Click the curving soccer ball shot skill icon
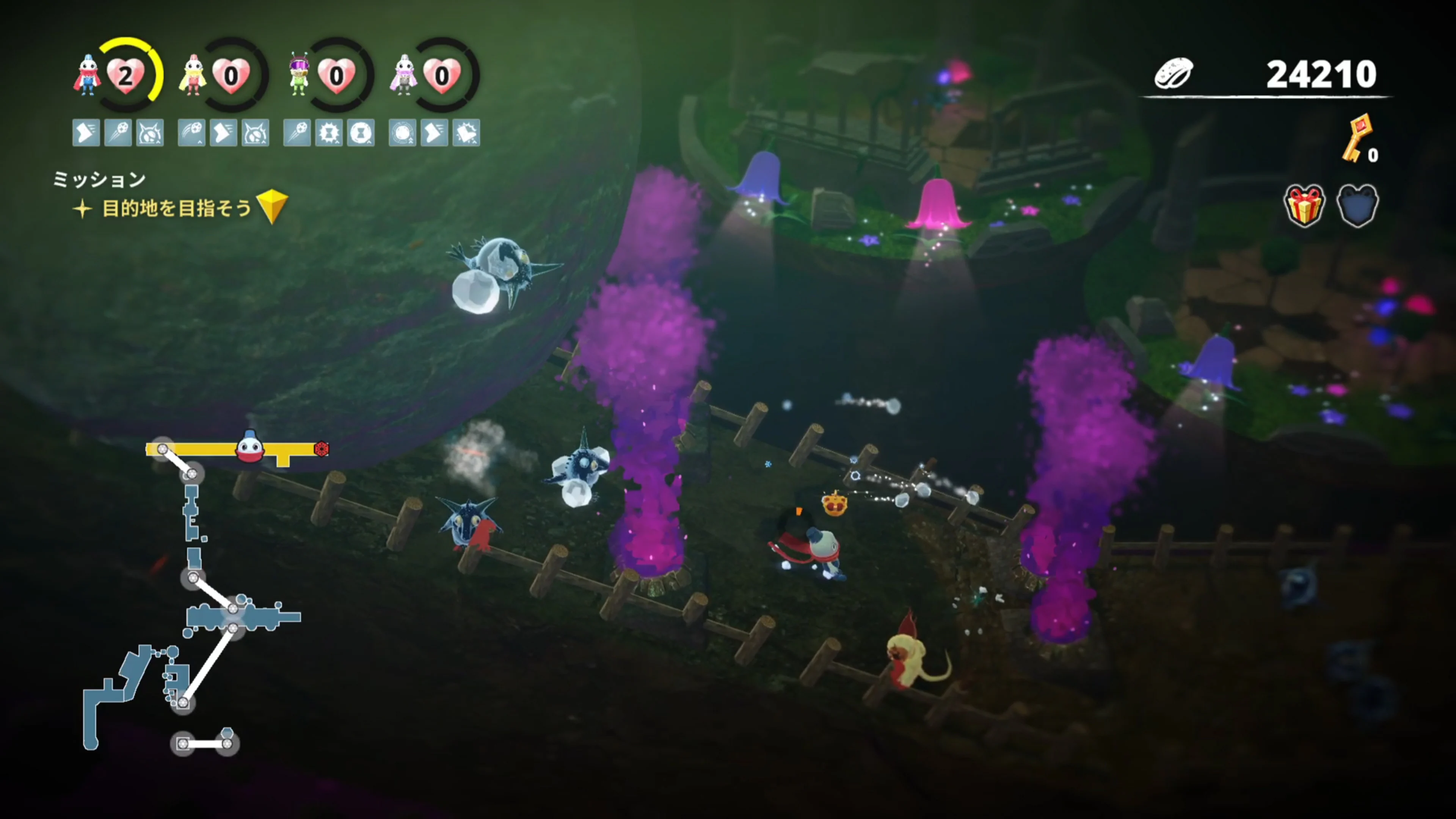The image size is (1456, 819). pyautogui.click(x=191, y=133)
